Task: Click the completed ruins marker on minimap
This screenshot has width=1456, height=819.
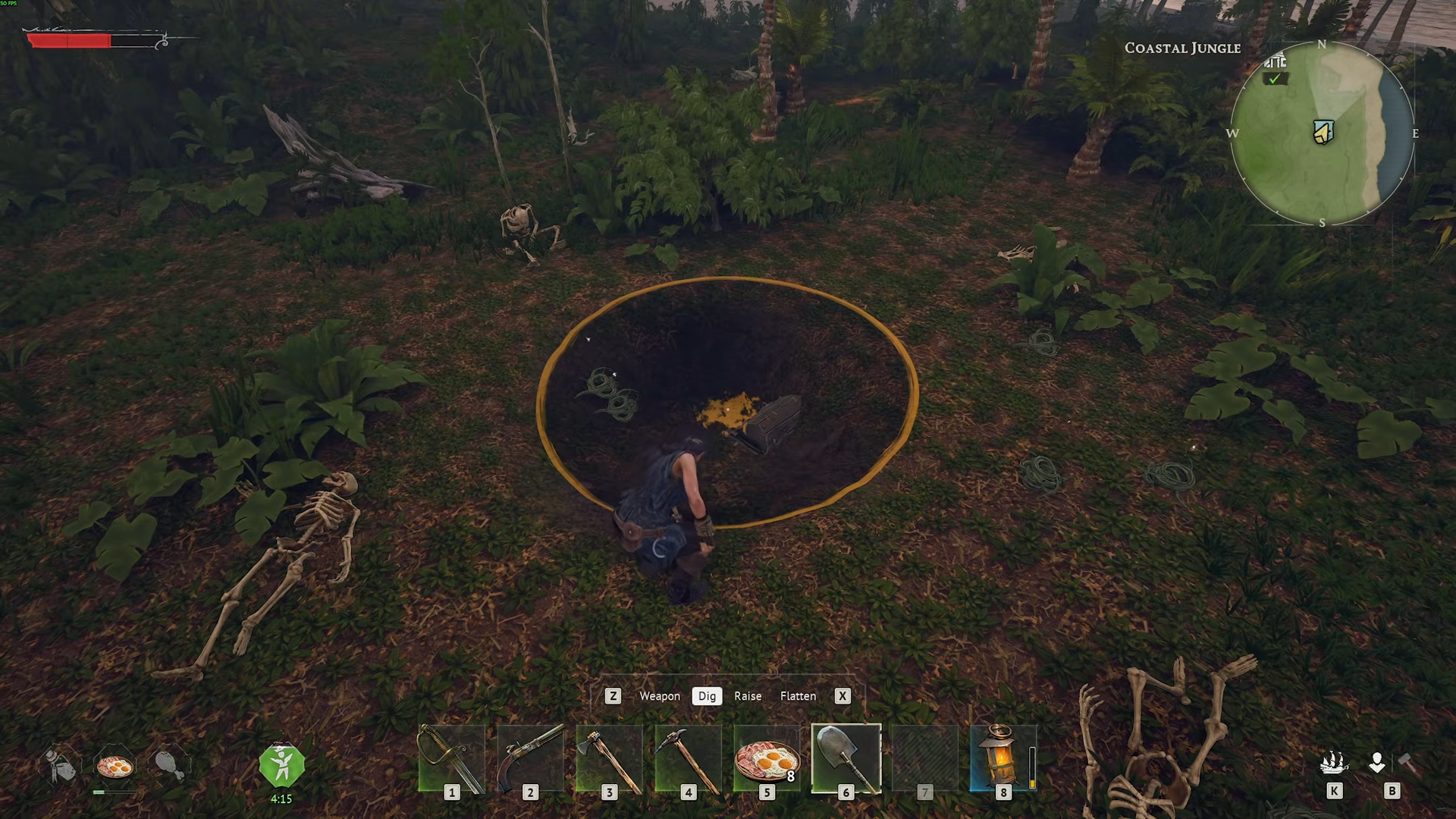Action: pyautogui.click(x=1276, y=69)
